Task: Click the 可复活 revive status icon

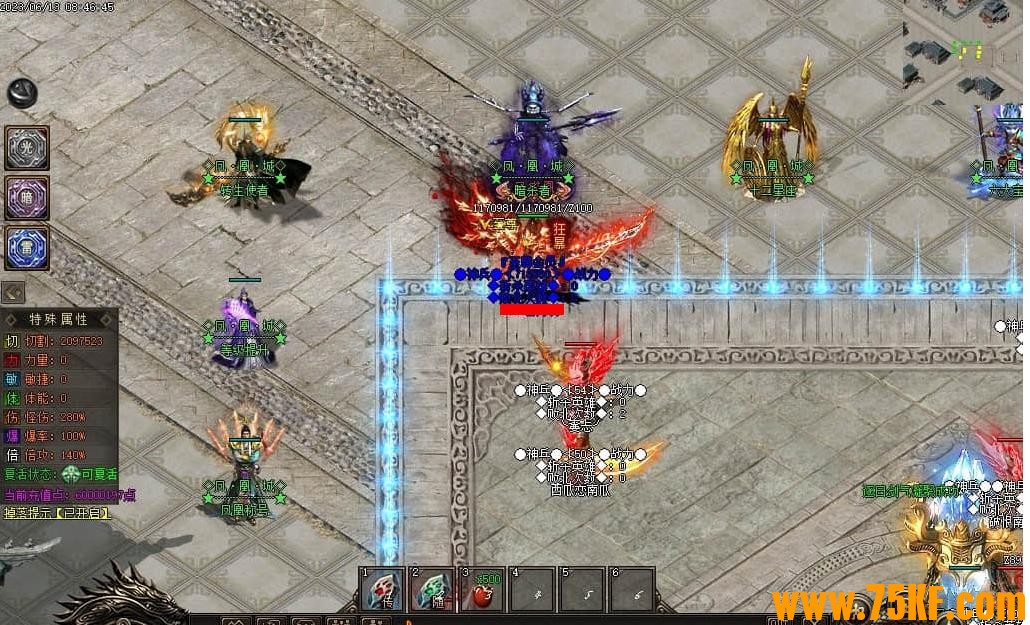Action: click(70, 476)
